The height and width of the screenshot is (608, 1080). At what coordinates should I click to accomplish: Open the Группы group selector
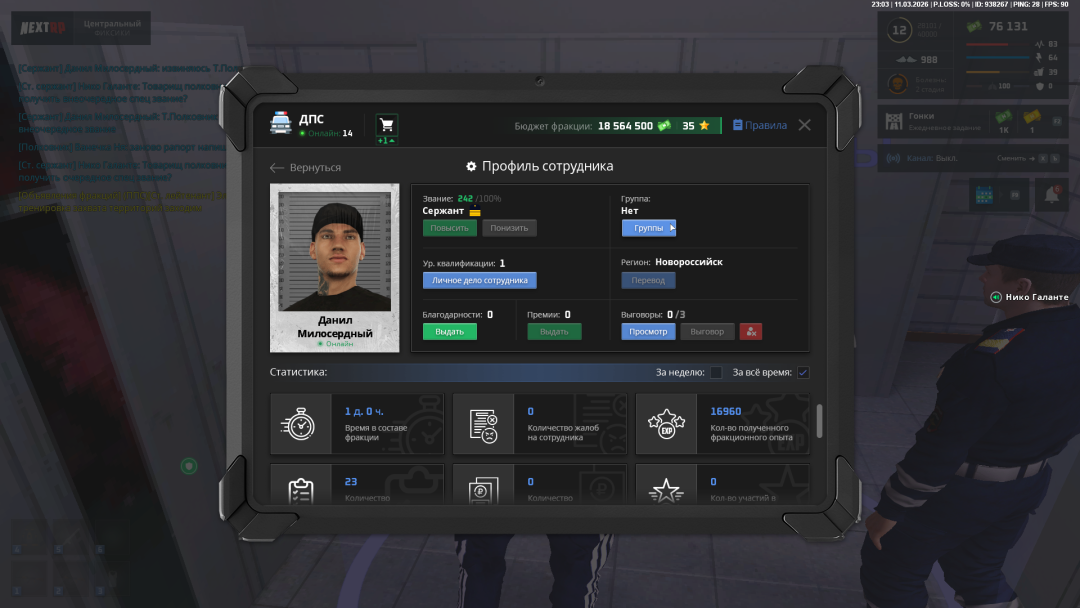tap(649, 228)
